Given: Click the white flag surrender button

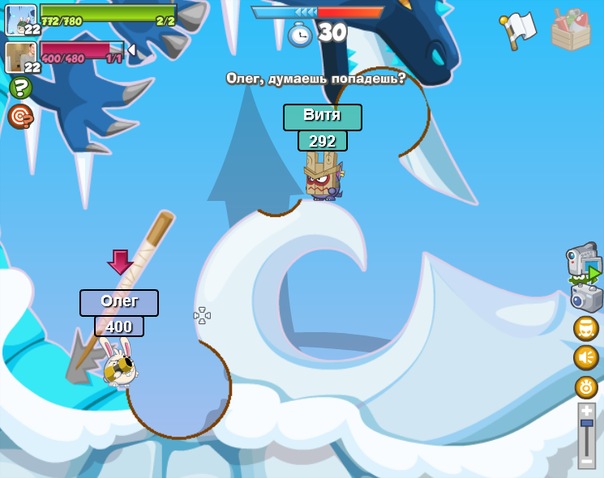Looking at the screenshot, I should [518, 30].
